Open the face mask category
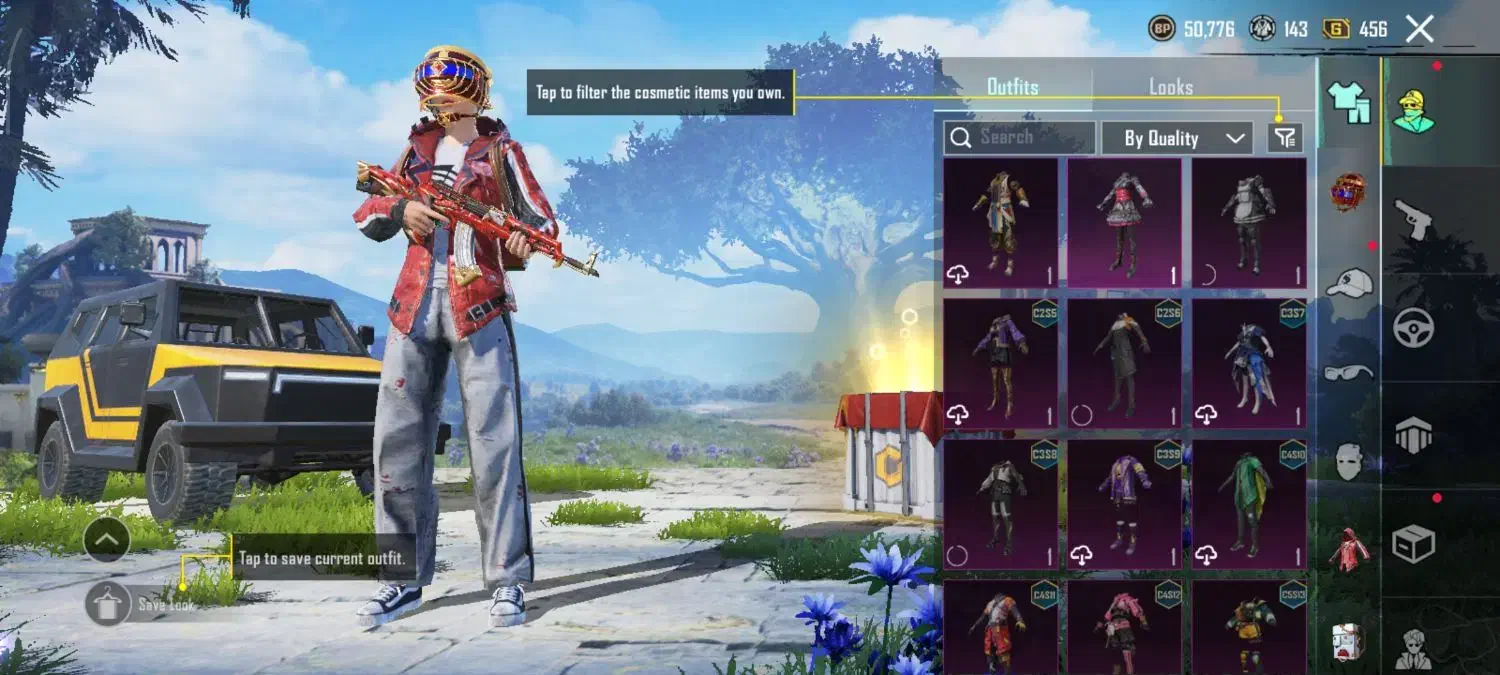This screenshot has height=675, width=1500. click(1348, 461)
